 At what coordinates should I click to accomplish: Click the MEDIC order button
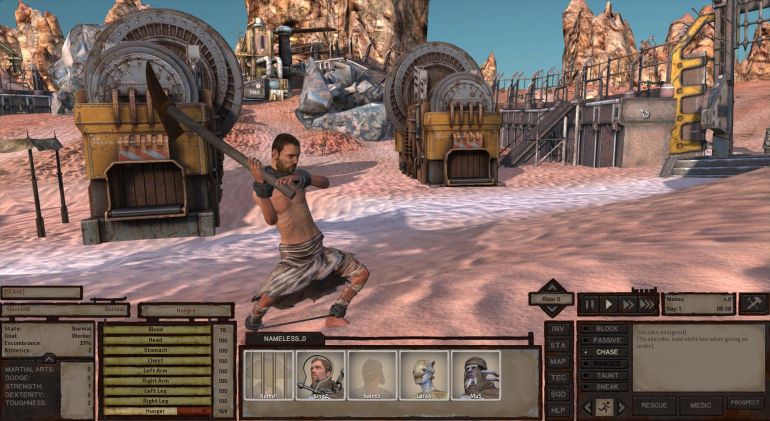(x=700, y=405)
